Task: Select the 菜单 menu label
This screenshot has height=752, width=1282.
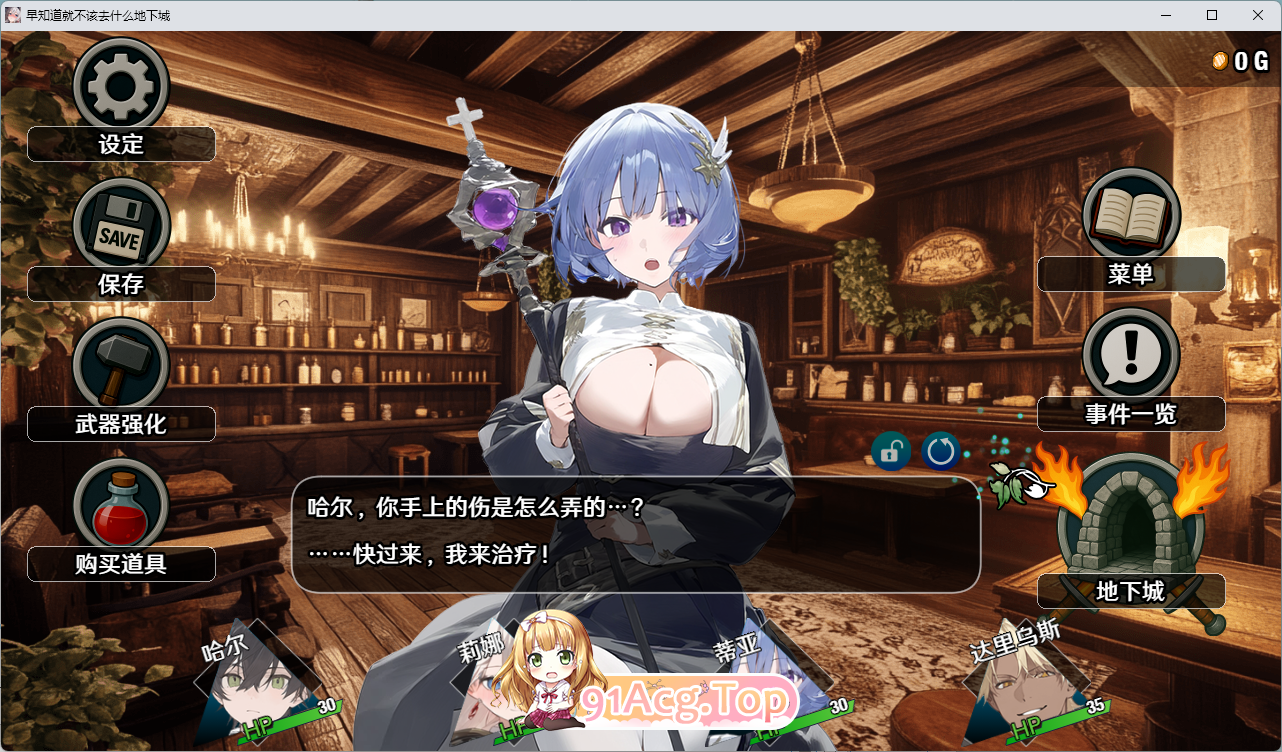Action: (x=1131, y=273)
